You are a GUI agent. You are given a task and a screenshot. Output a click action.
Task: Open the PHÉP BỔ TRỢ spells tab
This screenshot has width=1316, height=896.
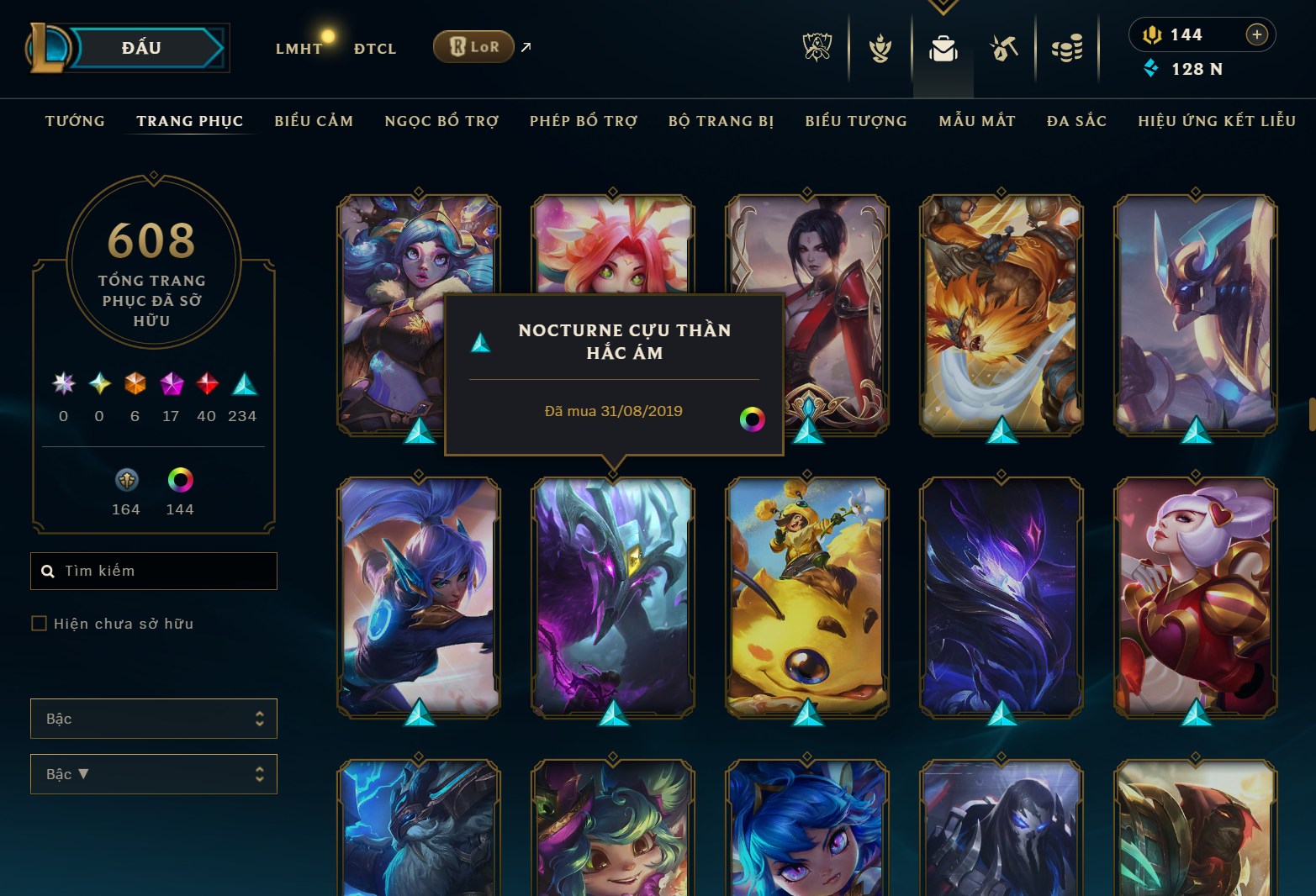584,121
